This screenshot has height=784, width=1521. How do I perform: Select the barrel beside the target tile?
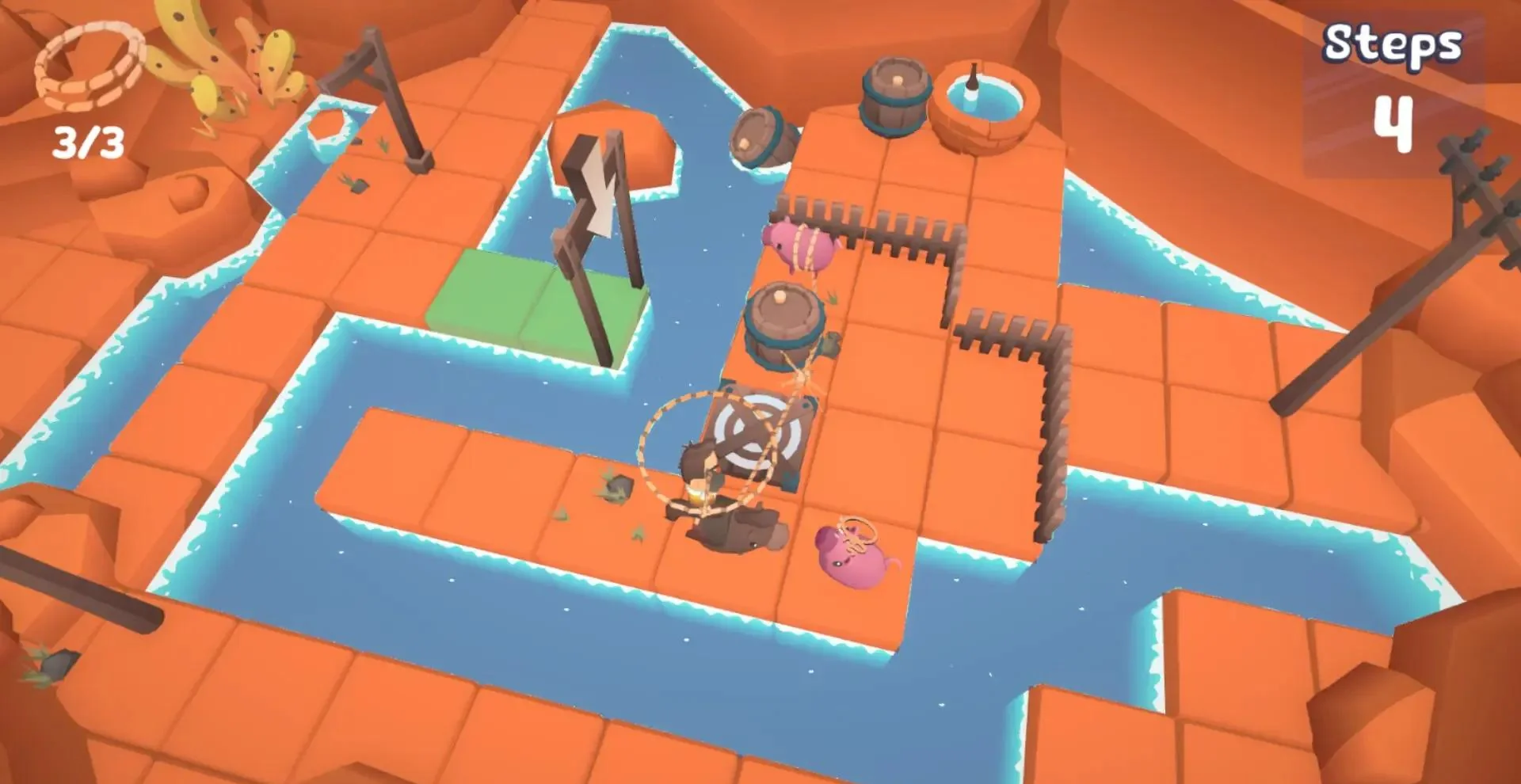(784, 325)
